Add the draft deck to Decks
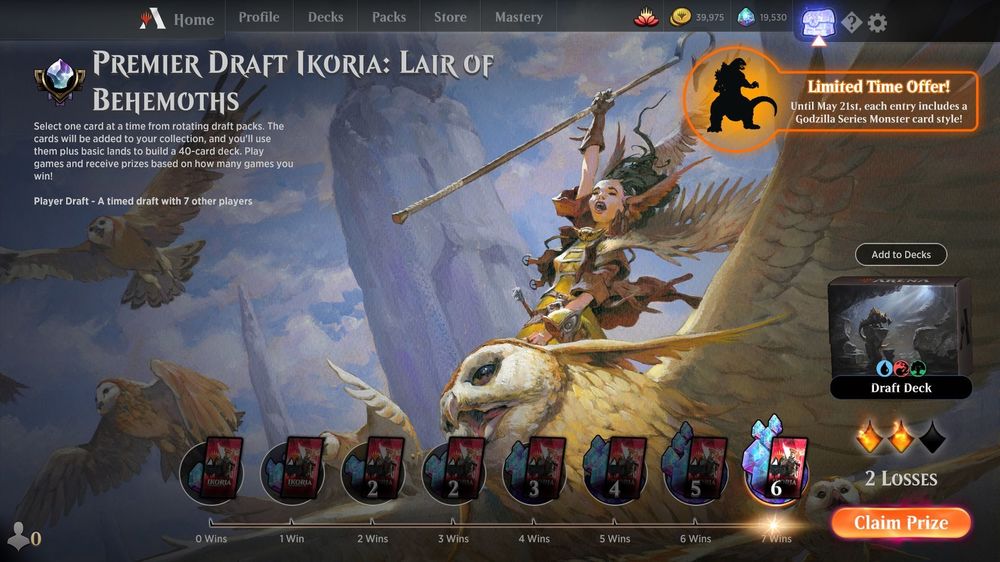1000x562 pixels. pos(901,255)
